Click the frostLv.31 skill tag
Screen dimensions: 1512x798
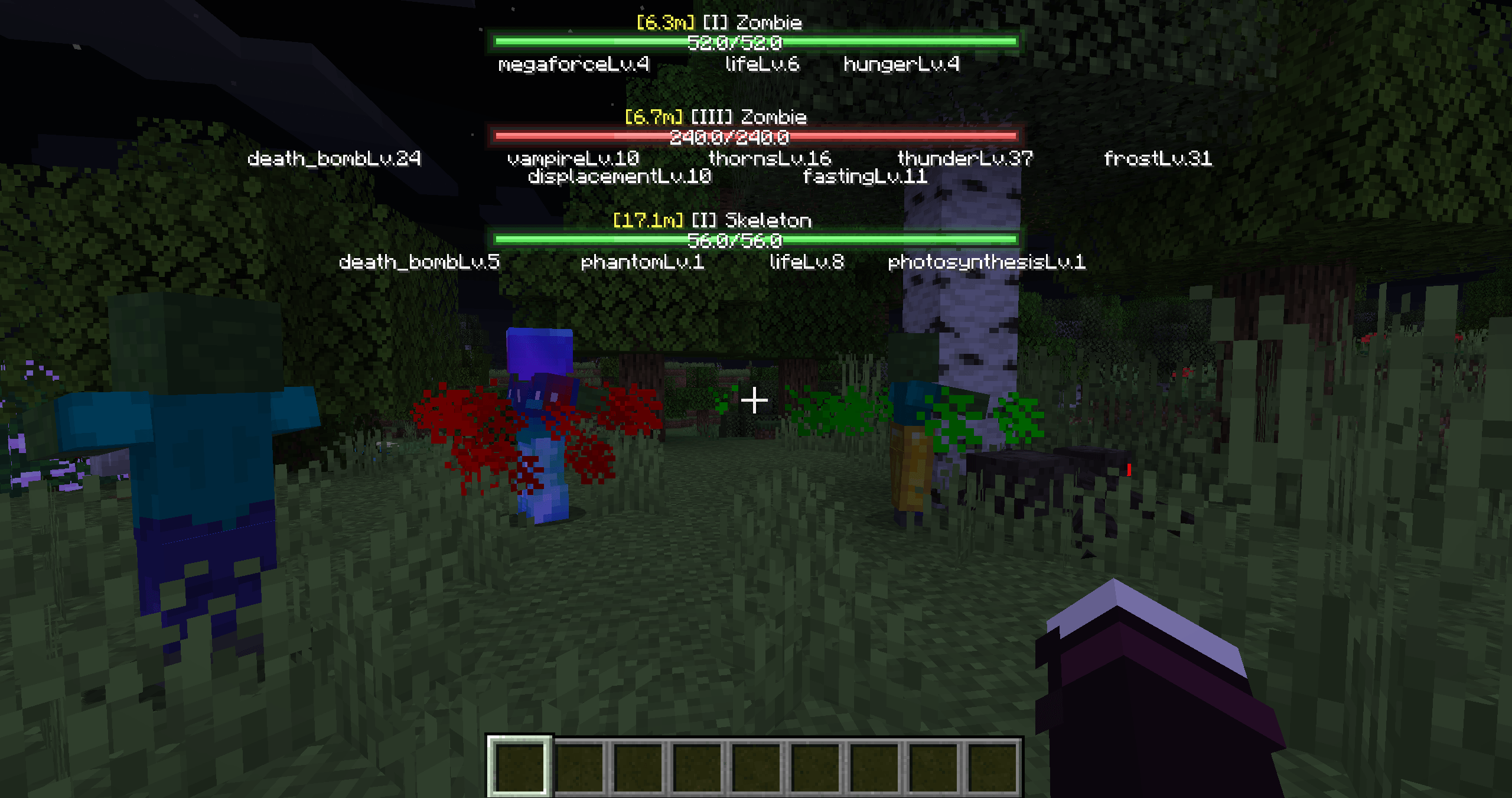click(1159, 159)
